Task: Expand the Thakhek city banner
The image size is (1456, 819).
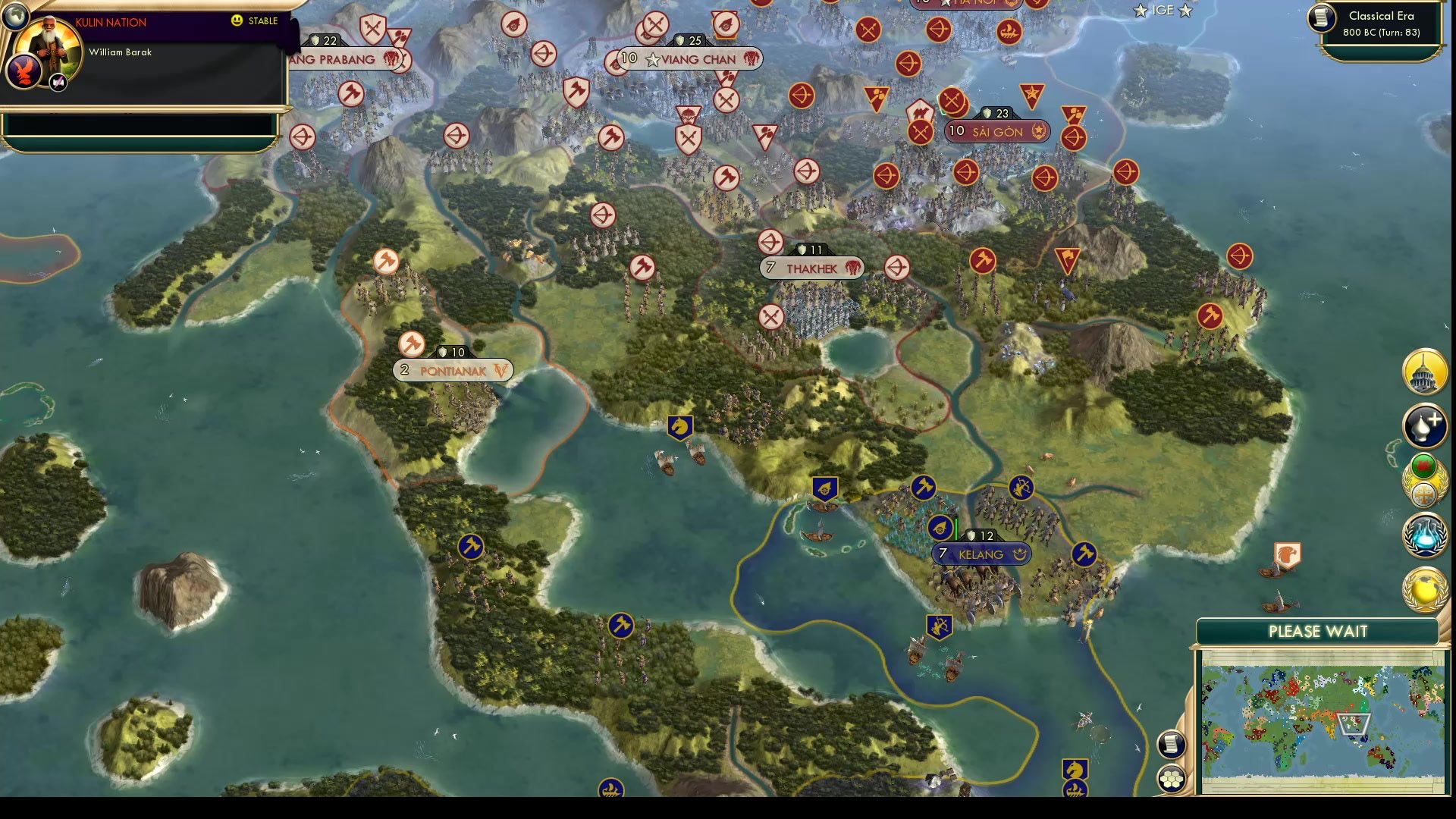Action: [x=811, y=268]
